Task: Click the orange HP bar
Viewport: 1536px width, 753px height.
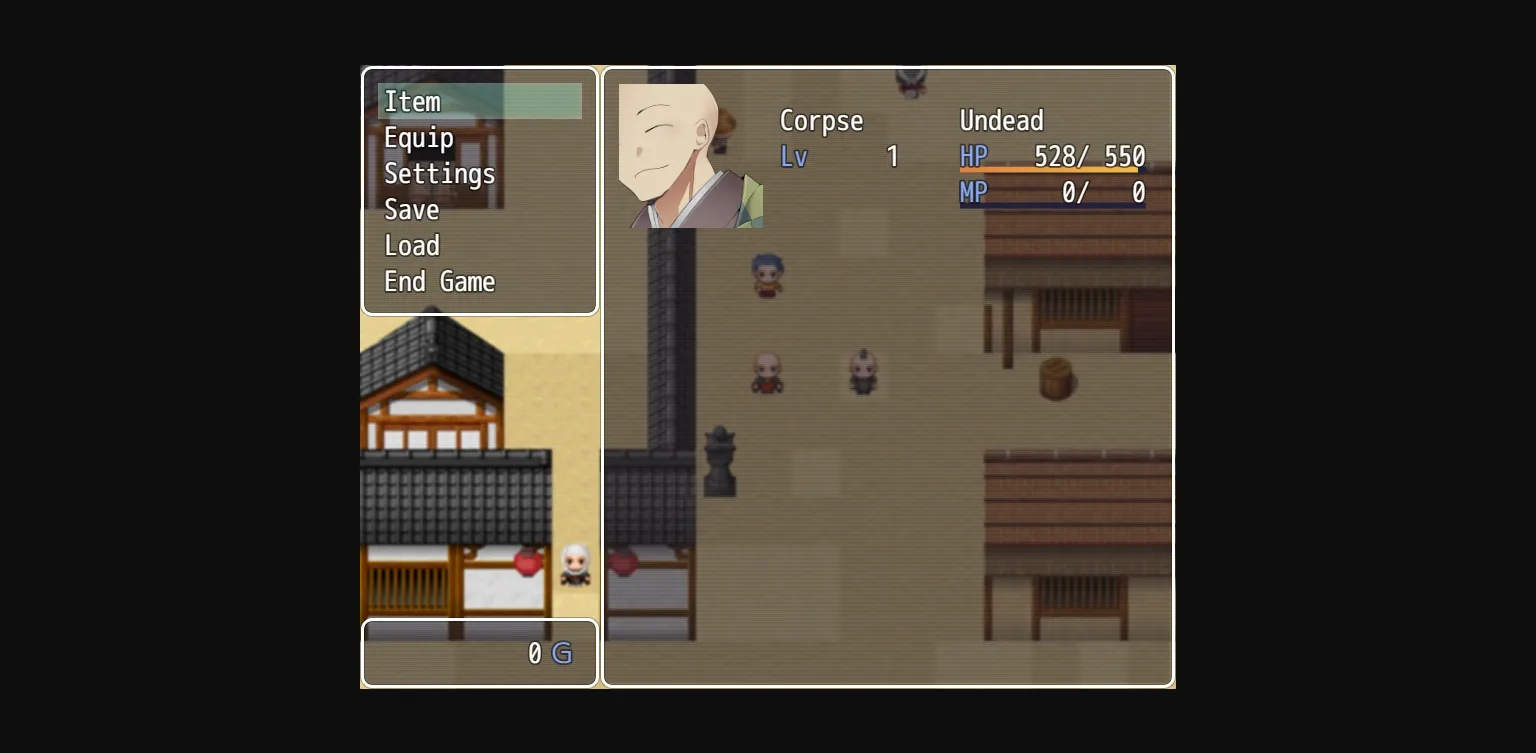Action: pos(1050,170)
